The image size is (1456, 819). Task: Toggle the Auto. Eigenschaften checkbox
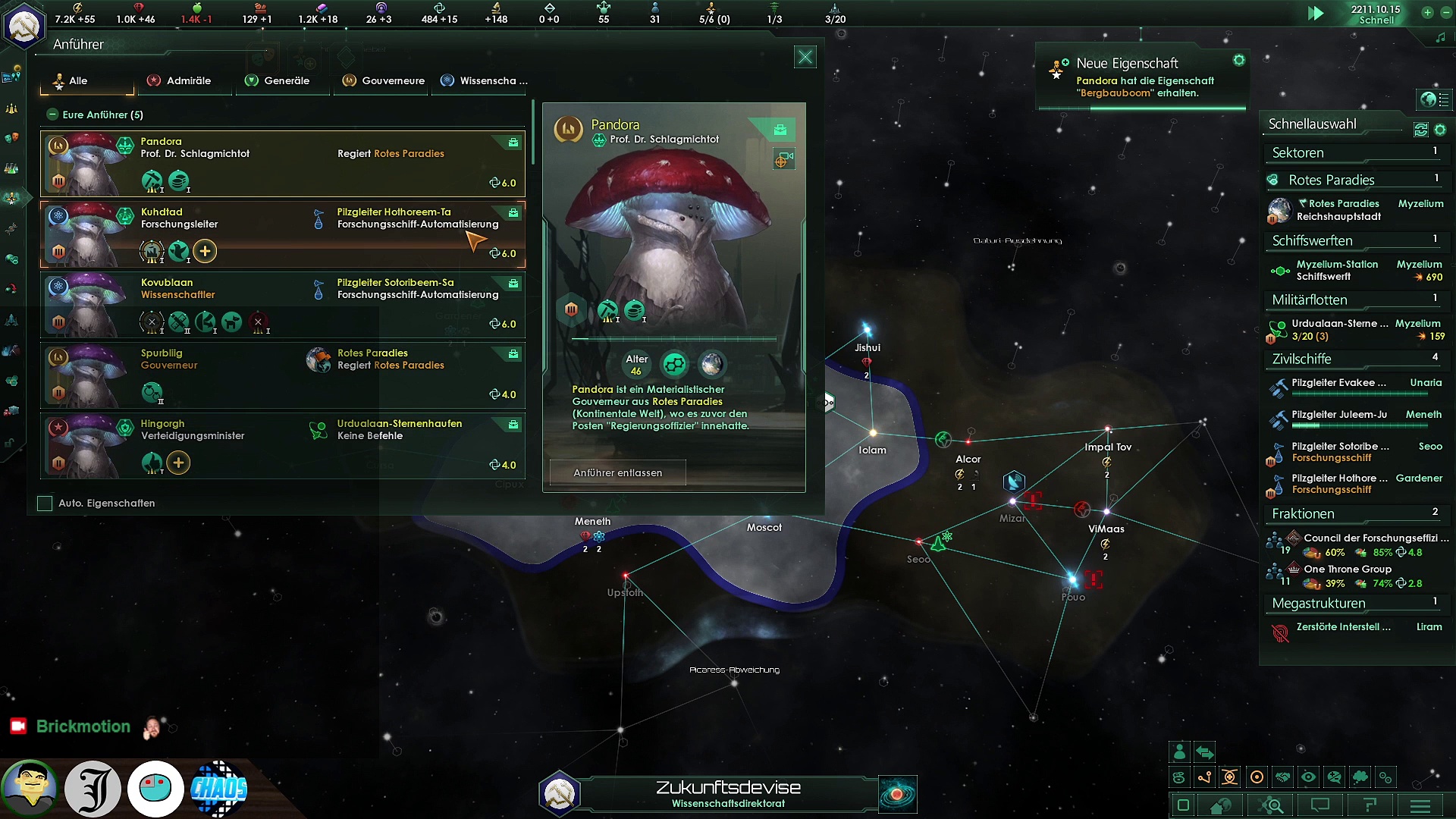coord(45,503)
